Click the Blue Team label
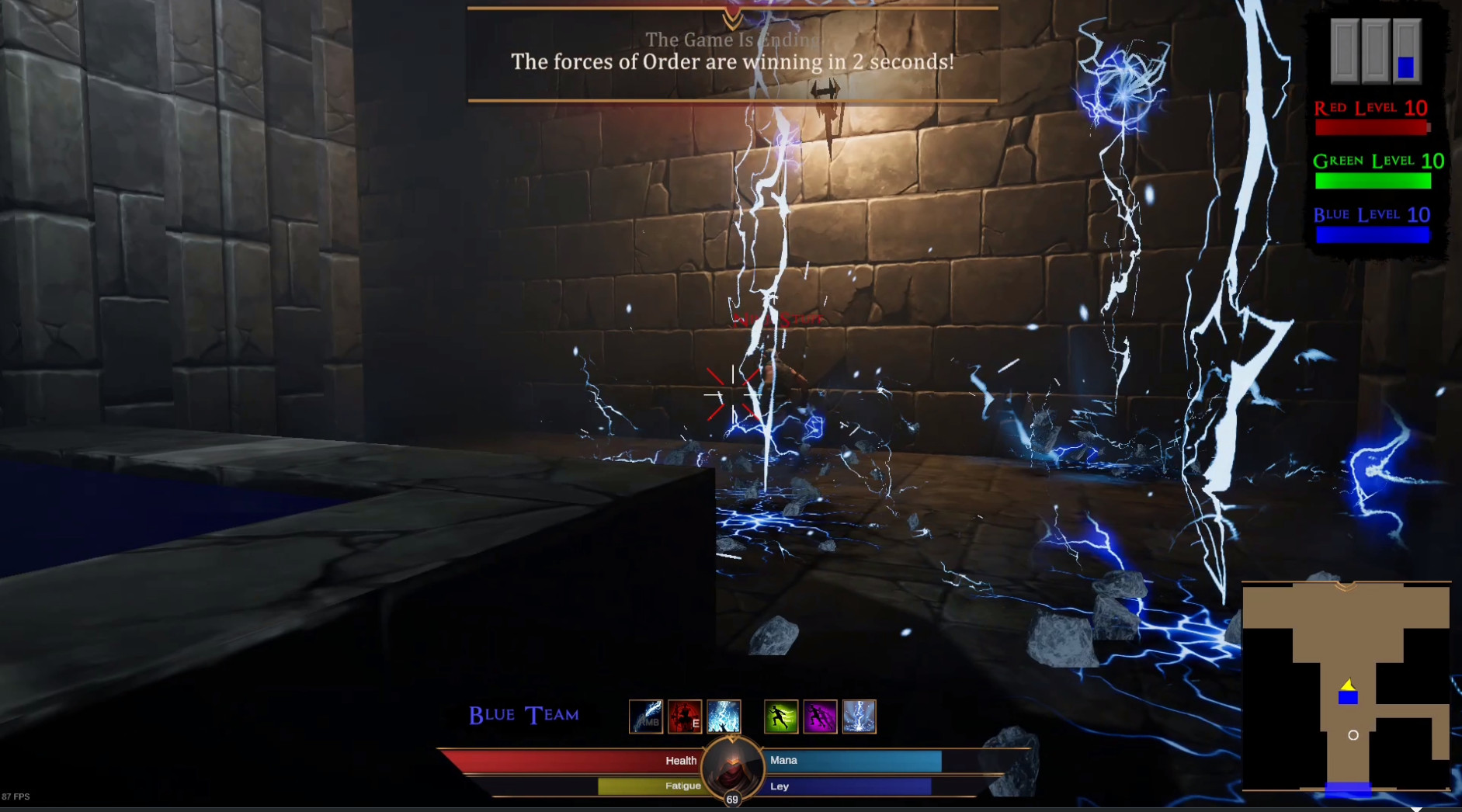 coord(523,714)
